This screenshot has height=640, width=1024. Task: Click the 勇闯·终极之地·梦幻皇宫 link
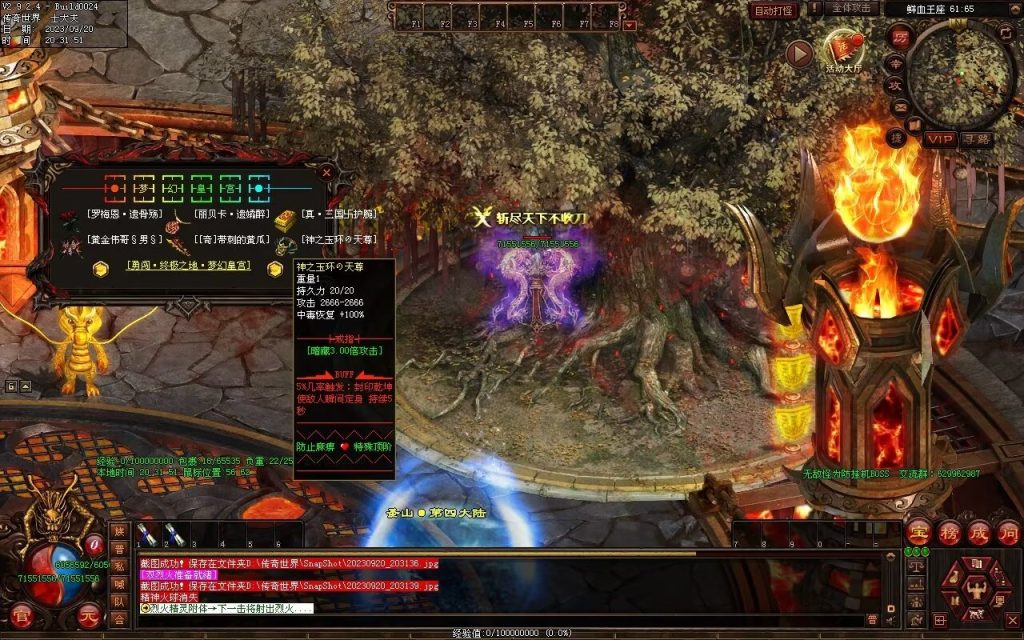pyautogui.click(x=186, y=267)
